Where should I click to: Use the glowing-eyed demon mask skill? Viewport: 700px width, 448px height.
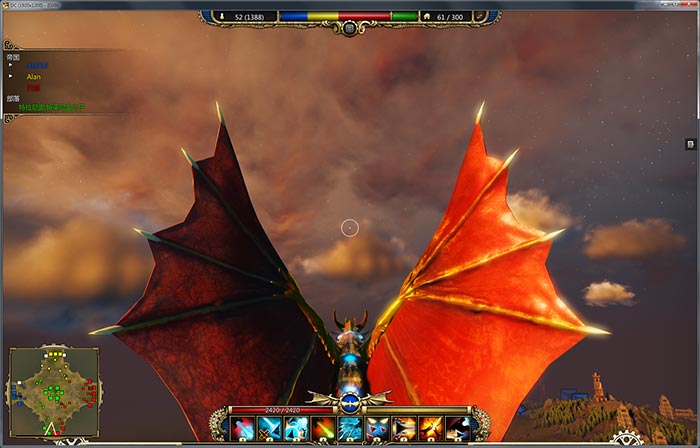pos(377,428)
